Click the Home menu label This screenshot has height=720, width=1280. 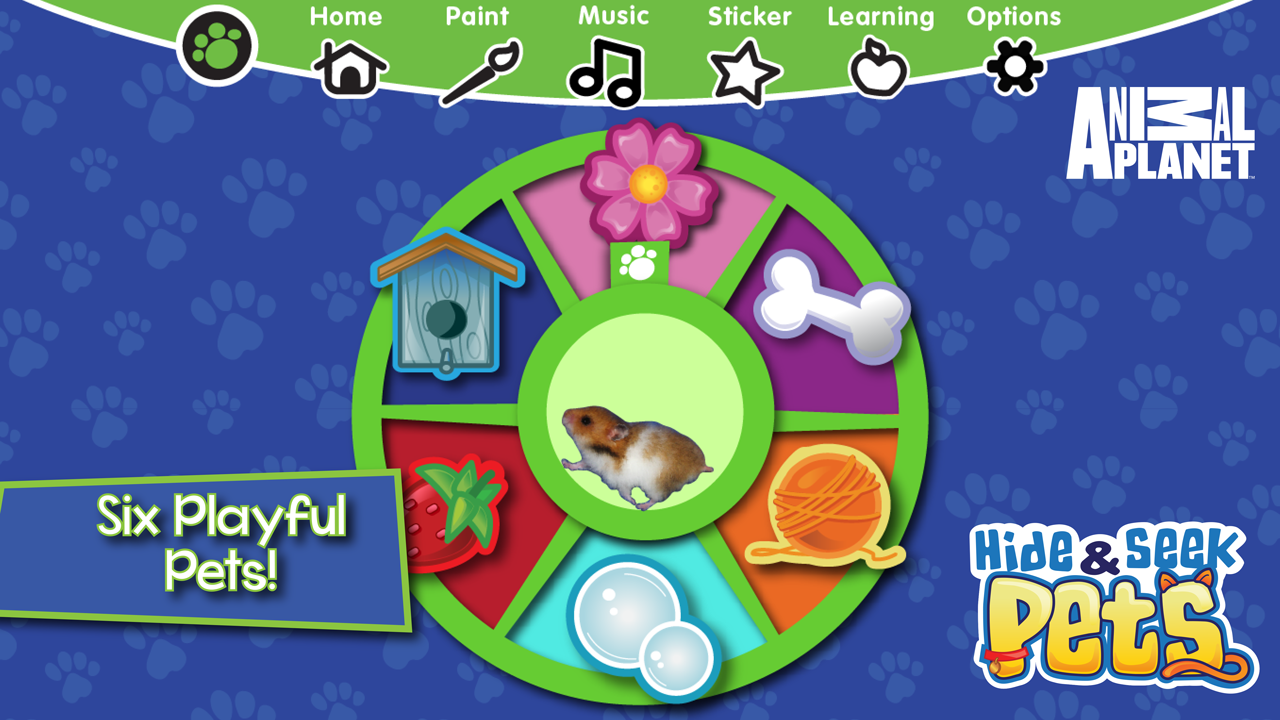pyautogui.click(x=347, y=16)
